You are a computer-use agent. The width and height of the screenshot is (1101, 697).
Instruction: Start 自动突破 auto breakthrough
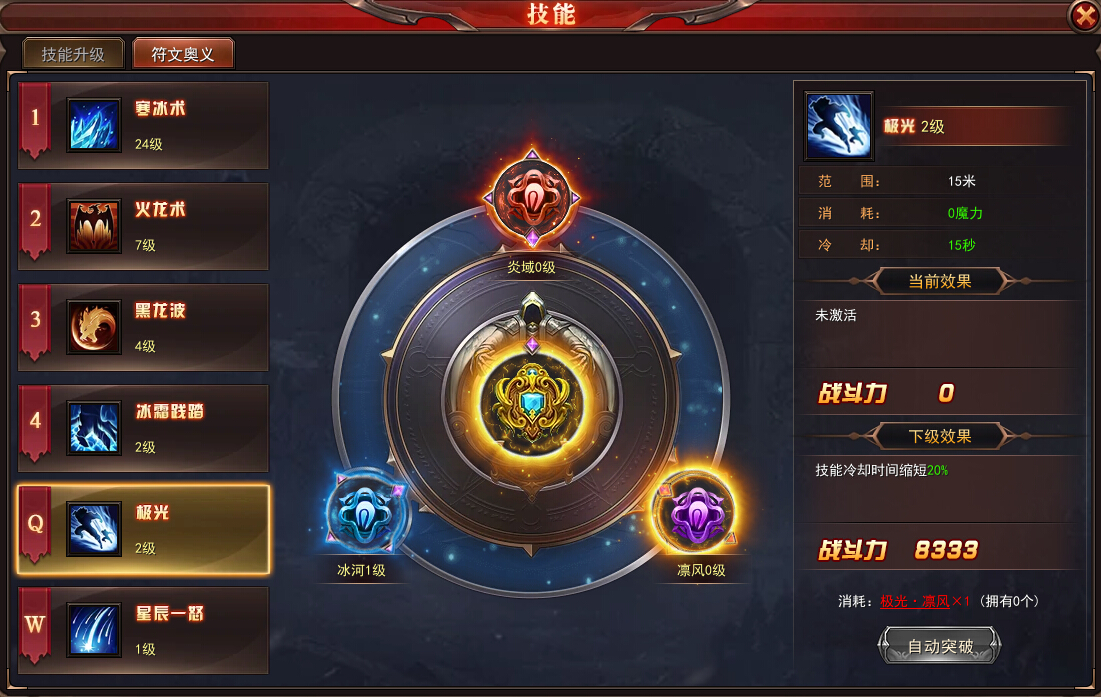point(940,646)
